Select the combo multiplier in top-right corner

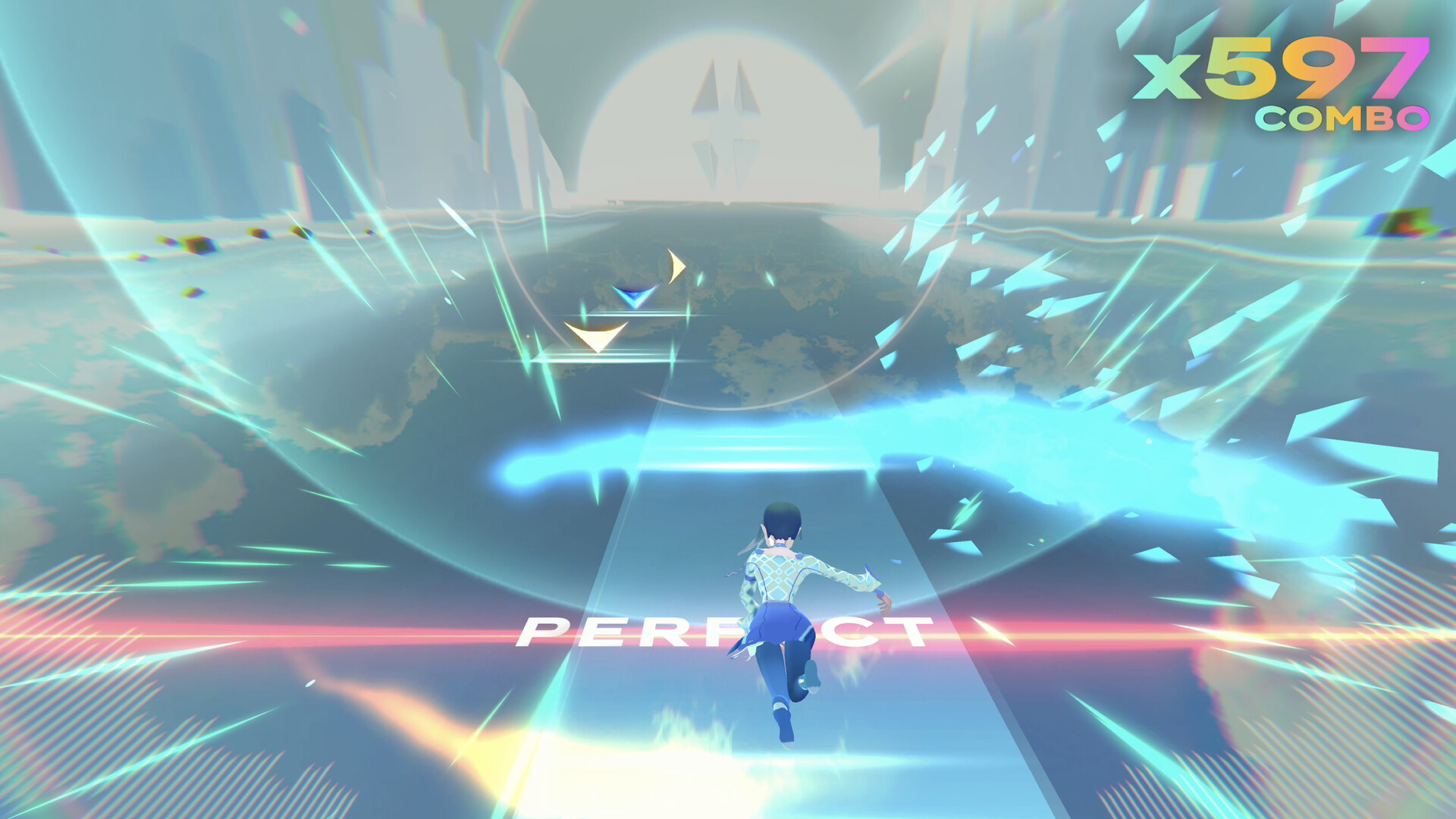1280,68
